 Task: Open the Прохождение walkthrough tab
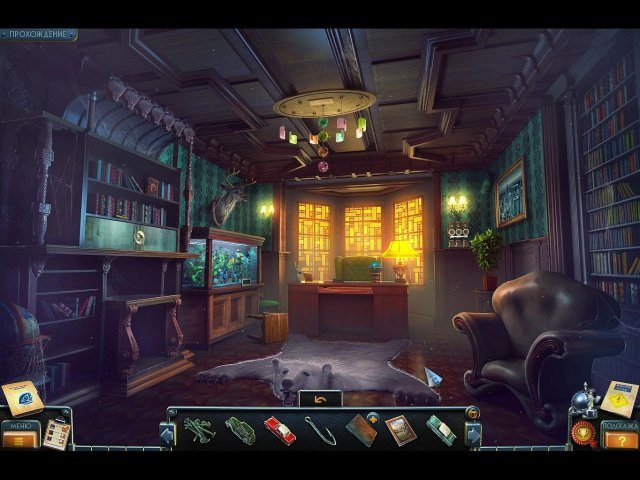pos(38,34)
